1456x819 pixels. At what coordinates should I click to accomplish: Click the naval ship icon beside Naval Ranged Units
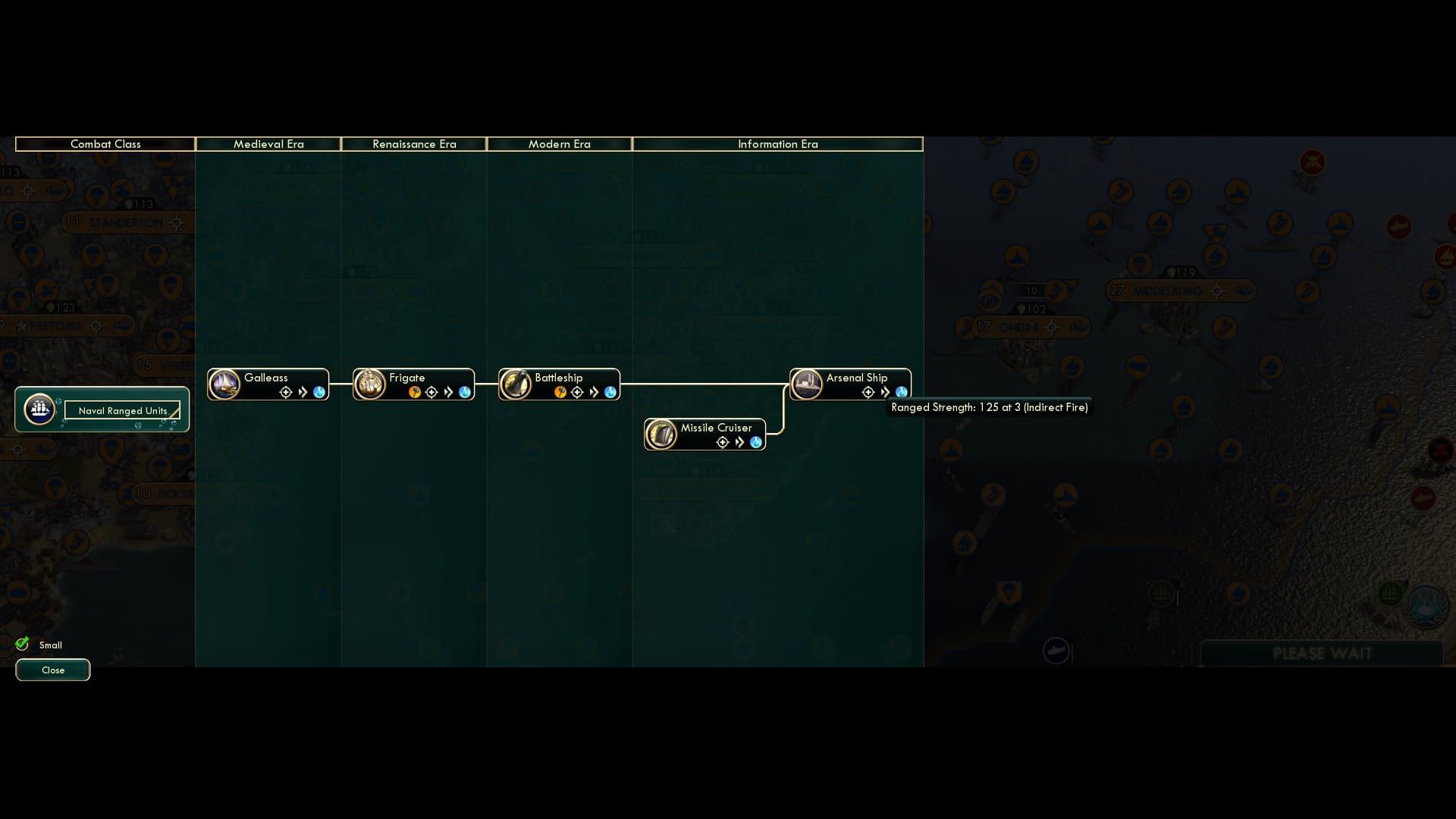pyautogui.click(x=39, y=409)
